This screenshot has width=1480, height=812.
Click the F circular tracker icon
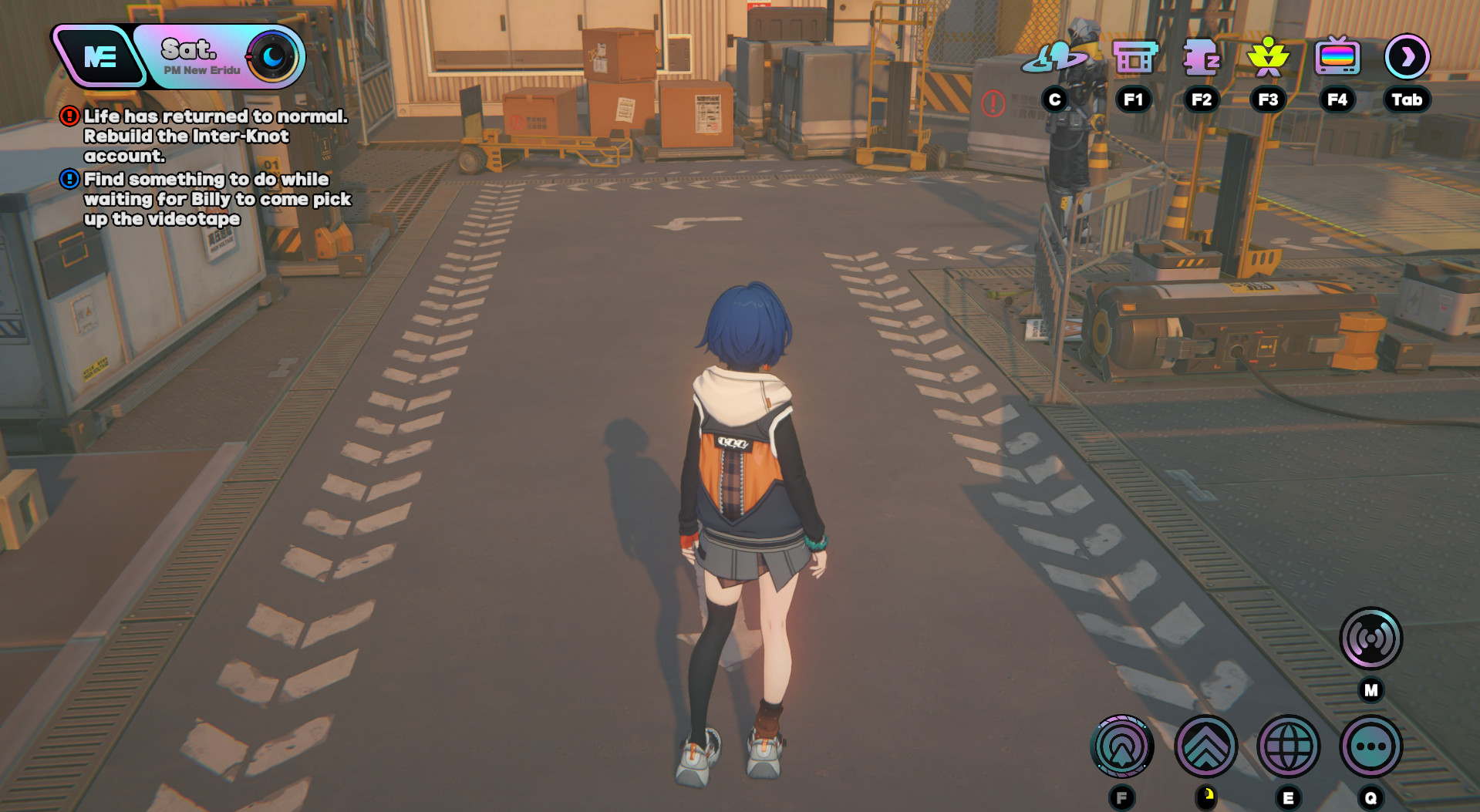pyautogui.click(x=1122, y=744)
